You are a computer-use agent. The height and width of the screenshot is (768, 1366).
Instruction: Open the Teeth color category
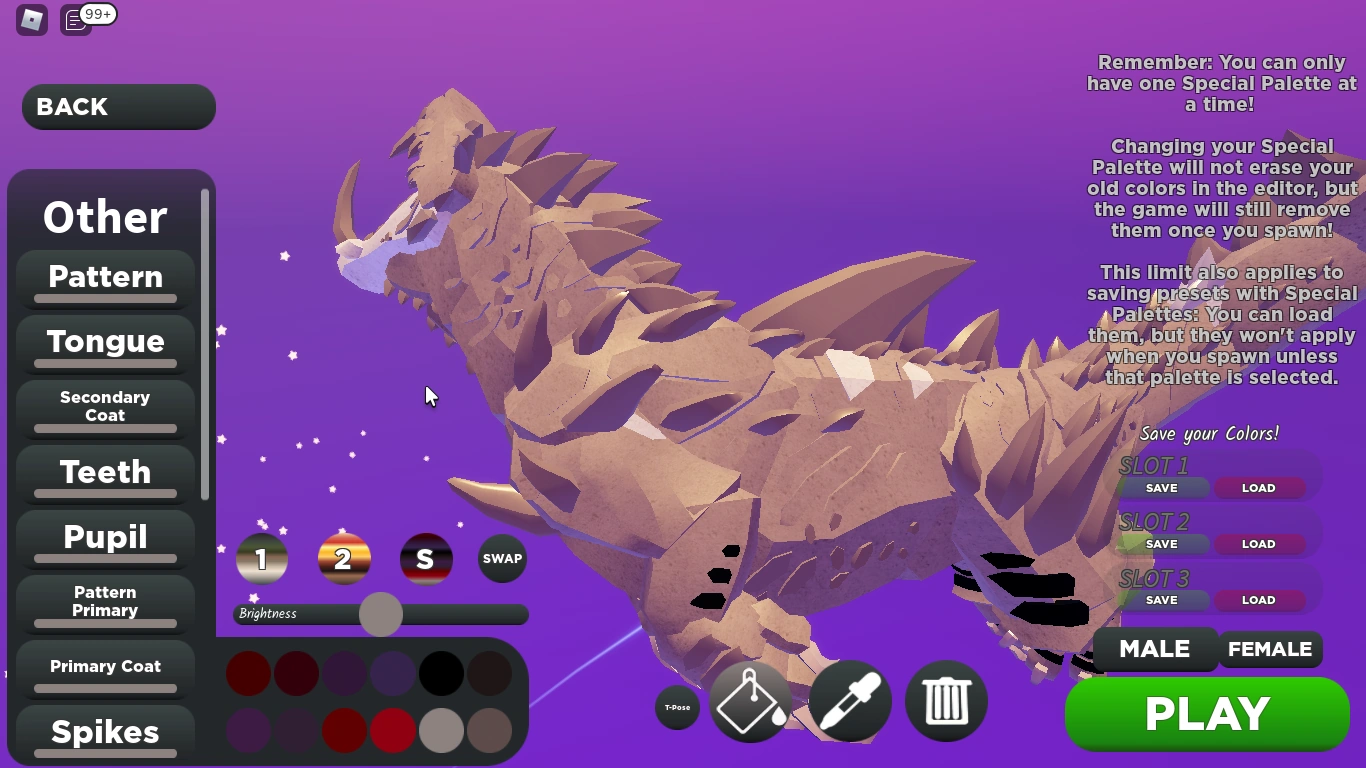pyautogui.click(x=105, y=472)
